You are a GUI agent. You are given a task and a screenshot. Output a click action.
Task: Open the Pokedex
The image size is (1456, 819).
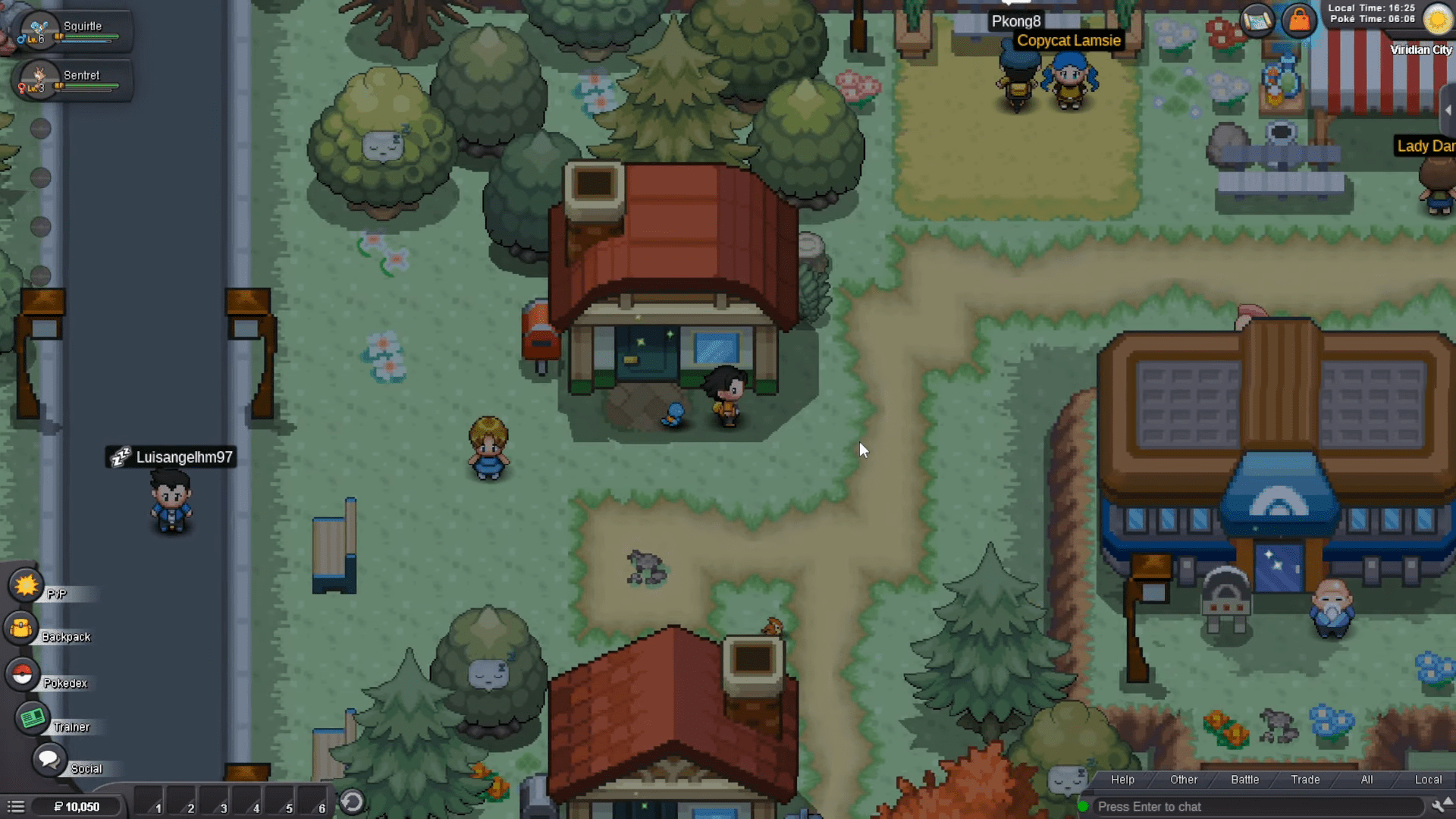(21, 672)
